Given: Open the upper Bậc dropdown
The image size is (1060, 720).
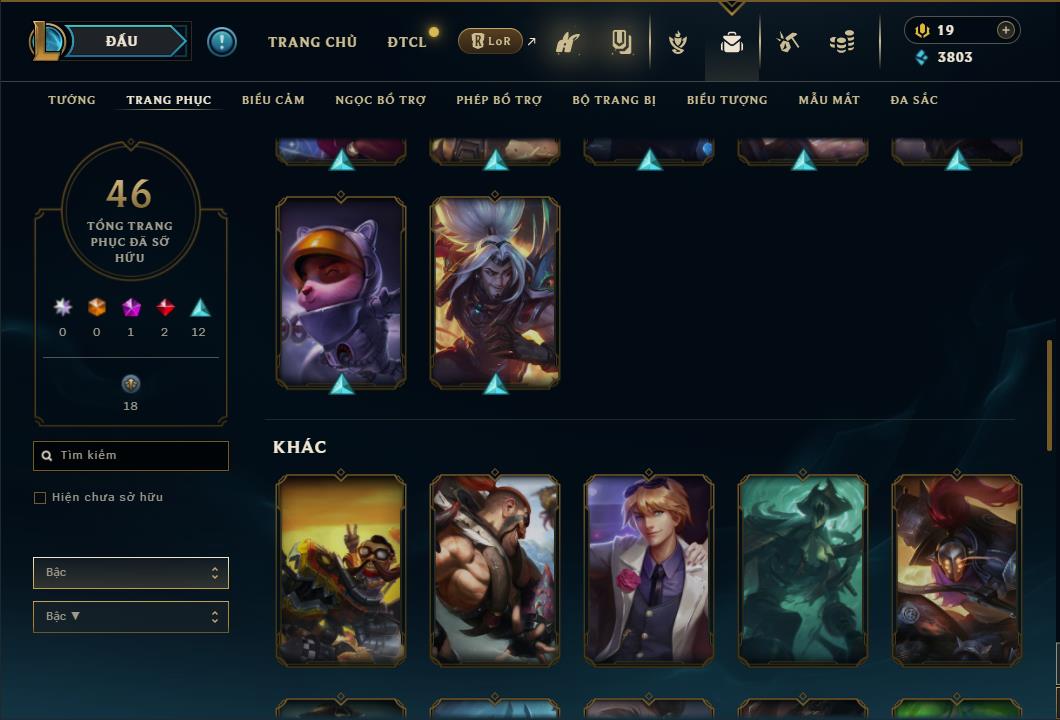Looking at the screenshot, I should (x=131, y=573).
